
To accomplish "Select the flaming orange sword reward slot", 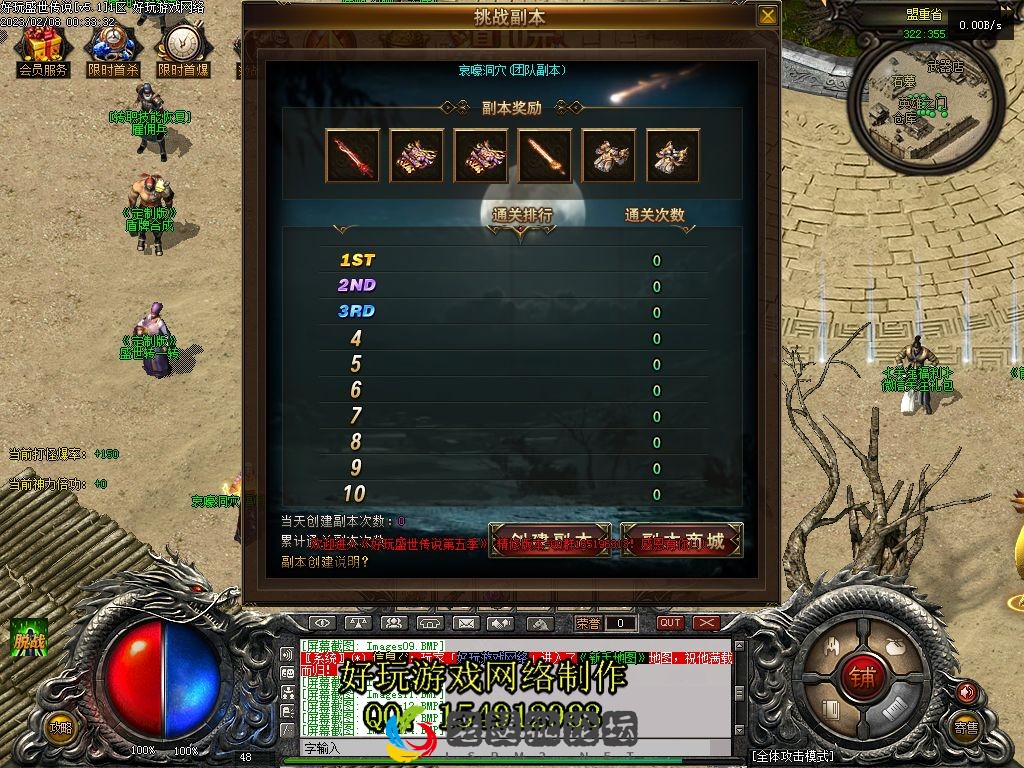I will [545, 156].
